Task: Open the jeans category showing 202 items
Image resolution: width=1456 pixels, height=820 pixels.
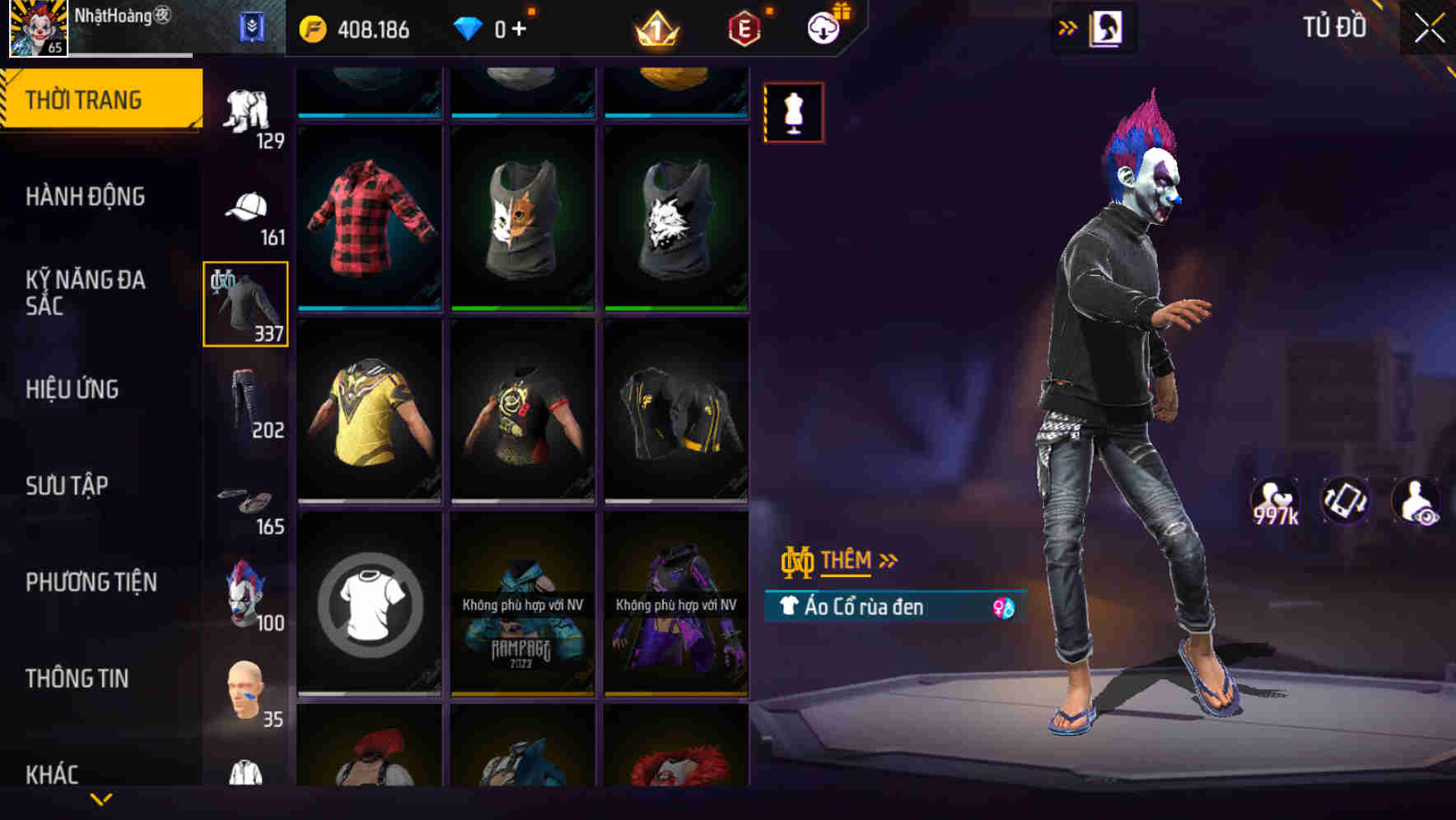Action: click(x=245, y=403)
